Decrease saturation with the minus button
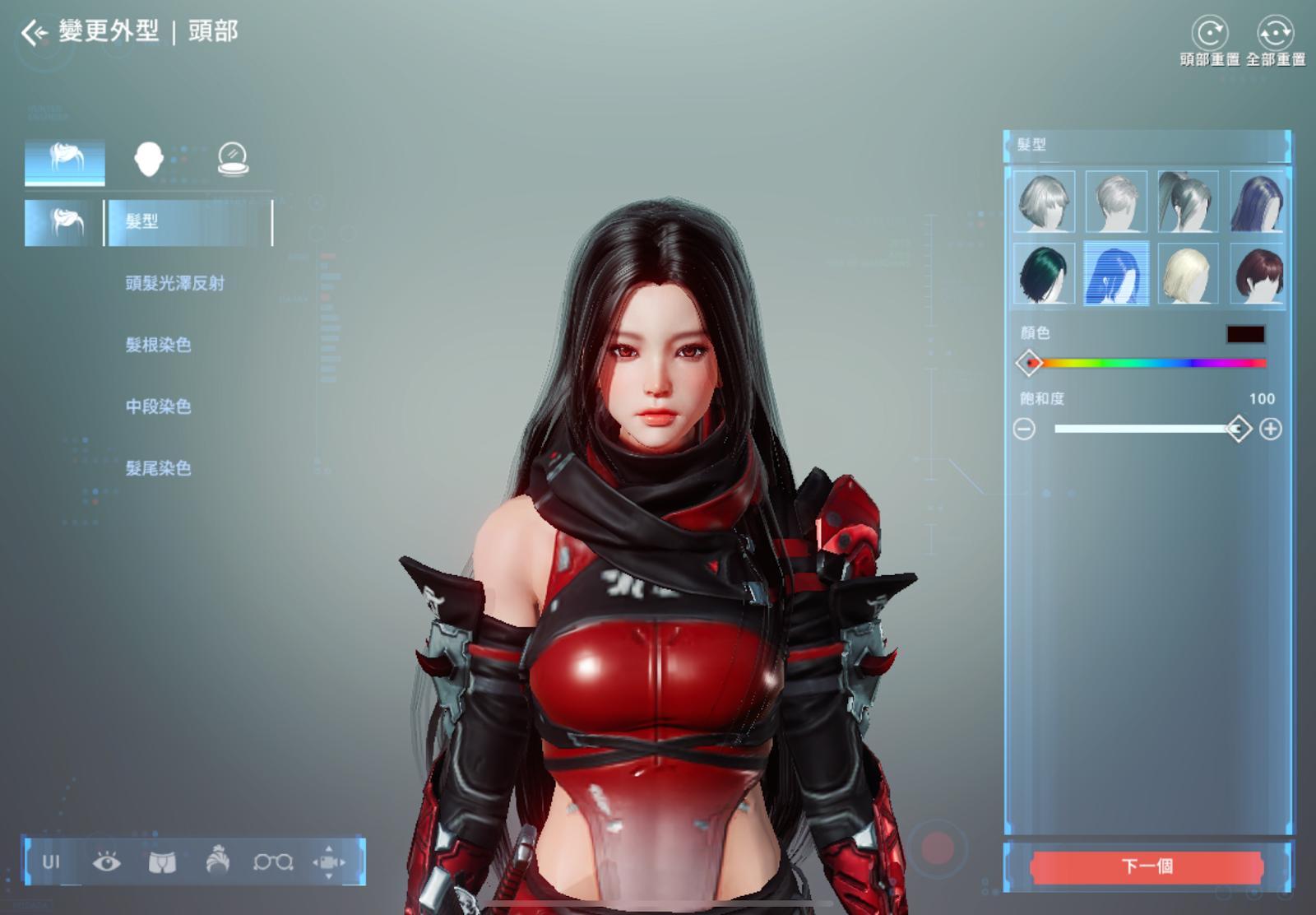The image size is (1316, 915). coord(1024,429)
